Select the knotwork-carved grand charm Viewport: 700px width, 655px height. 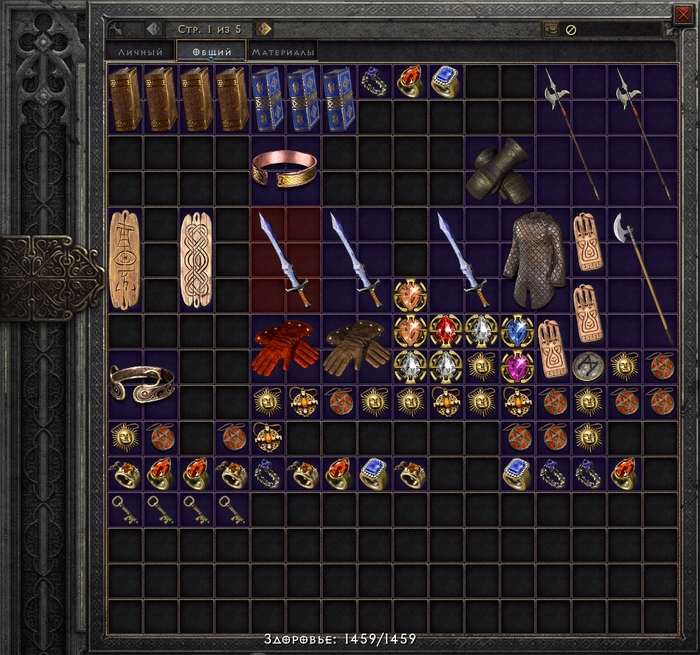click(x=197, y=258)
